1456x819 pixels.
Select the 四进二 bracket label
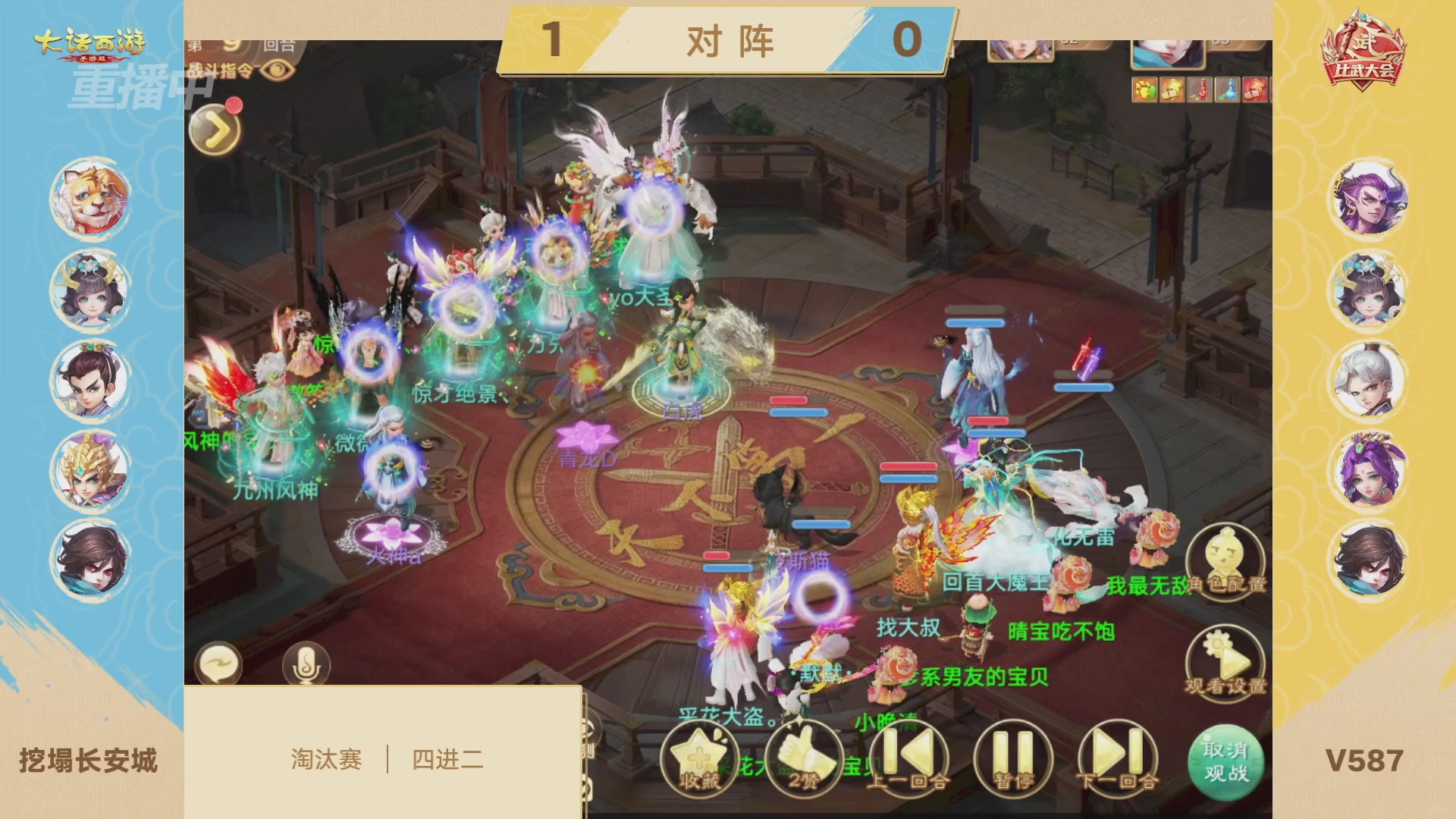click(x=447, y=759)
